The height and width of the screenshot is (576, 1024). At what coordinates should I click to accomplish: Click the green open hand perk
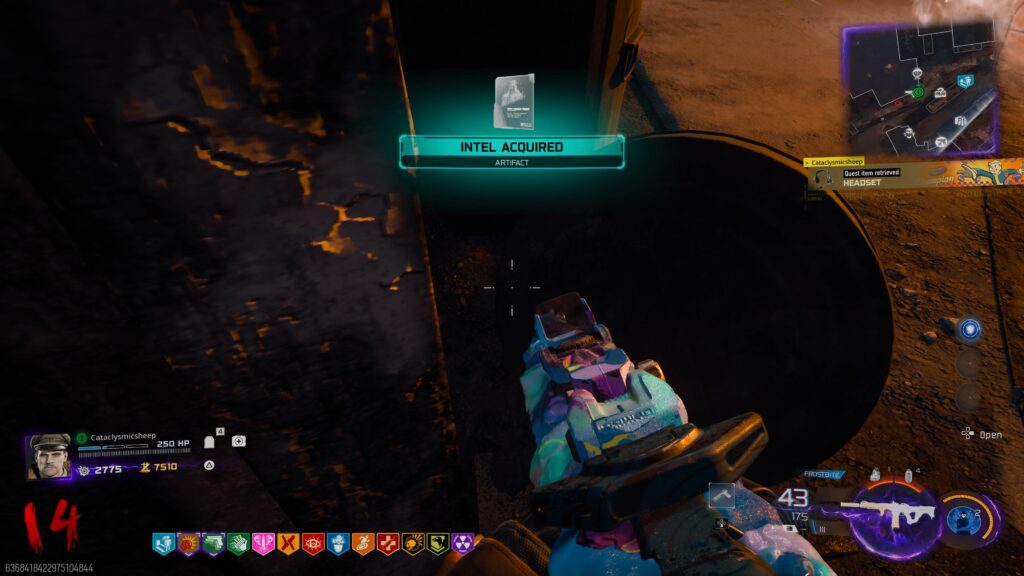pyautogui.click(x=238, y=544)
